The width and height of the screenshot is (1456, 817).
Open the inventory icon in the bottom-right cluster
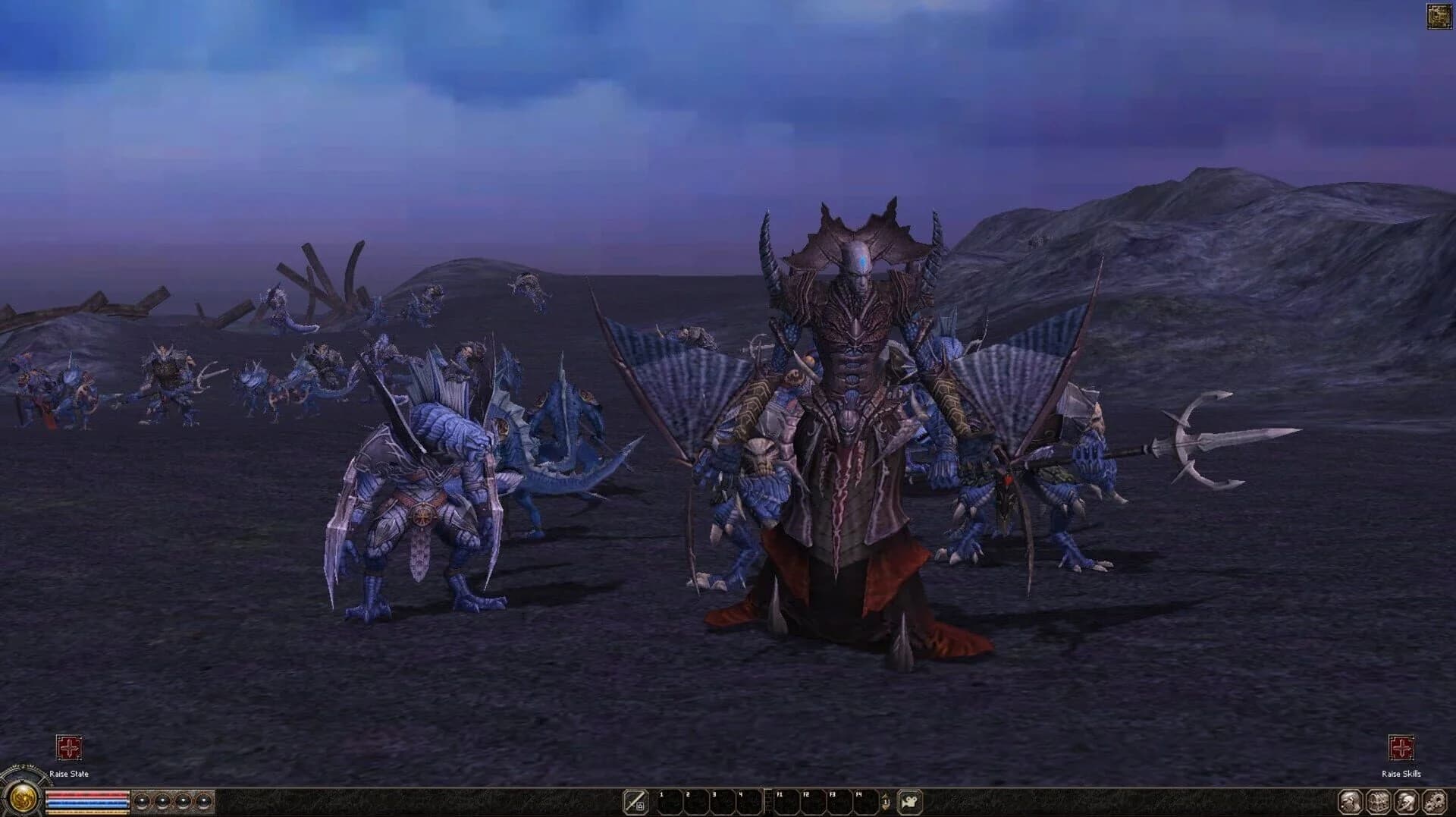1379,803
